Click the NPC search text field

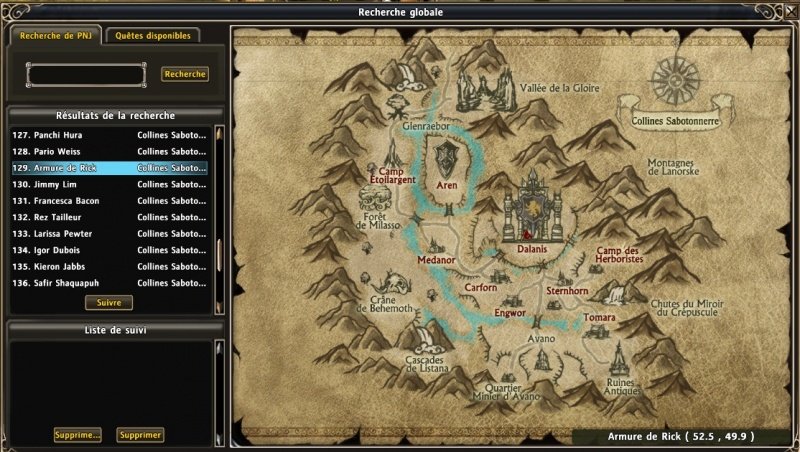click(x=86, y=75)
